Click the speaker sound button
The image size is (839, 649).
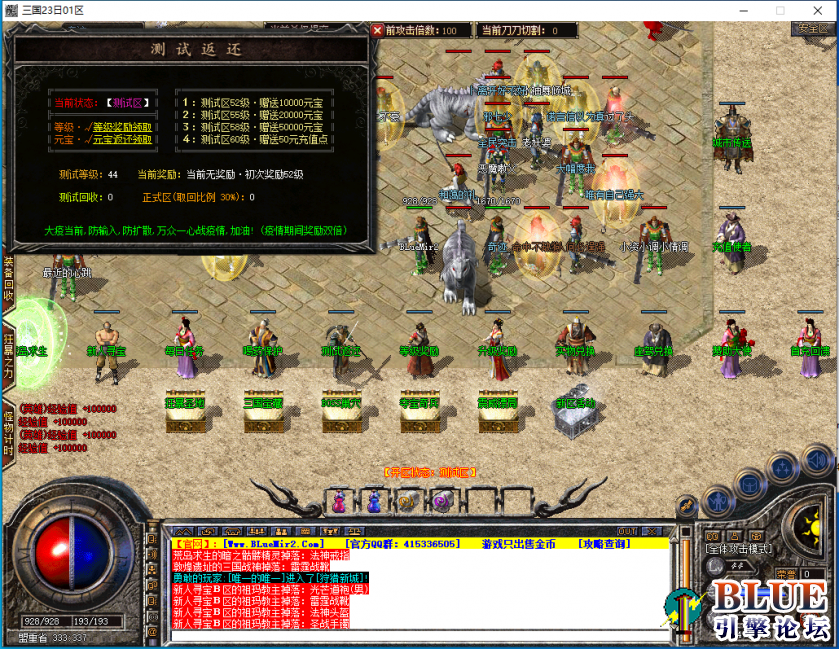[818, 461]
